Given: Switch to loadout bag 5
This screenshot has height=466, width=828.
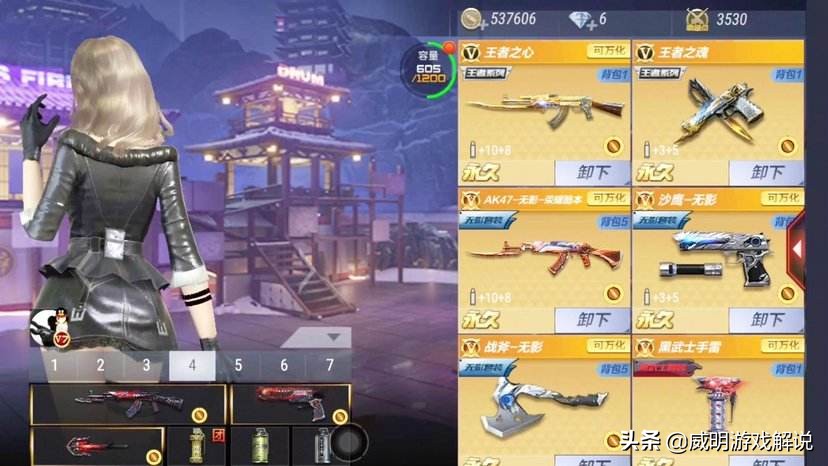Looking at the screenshot, I should click(x=238, y=366).
